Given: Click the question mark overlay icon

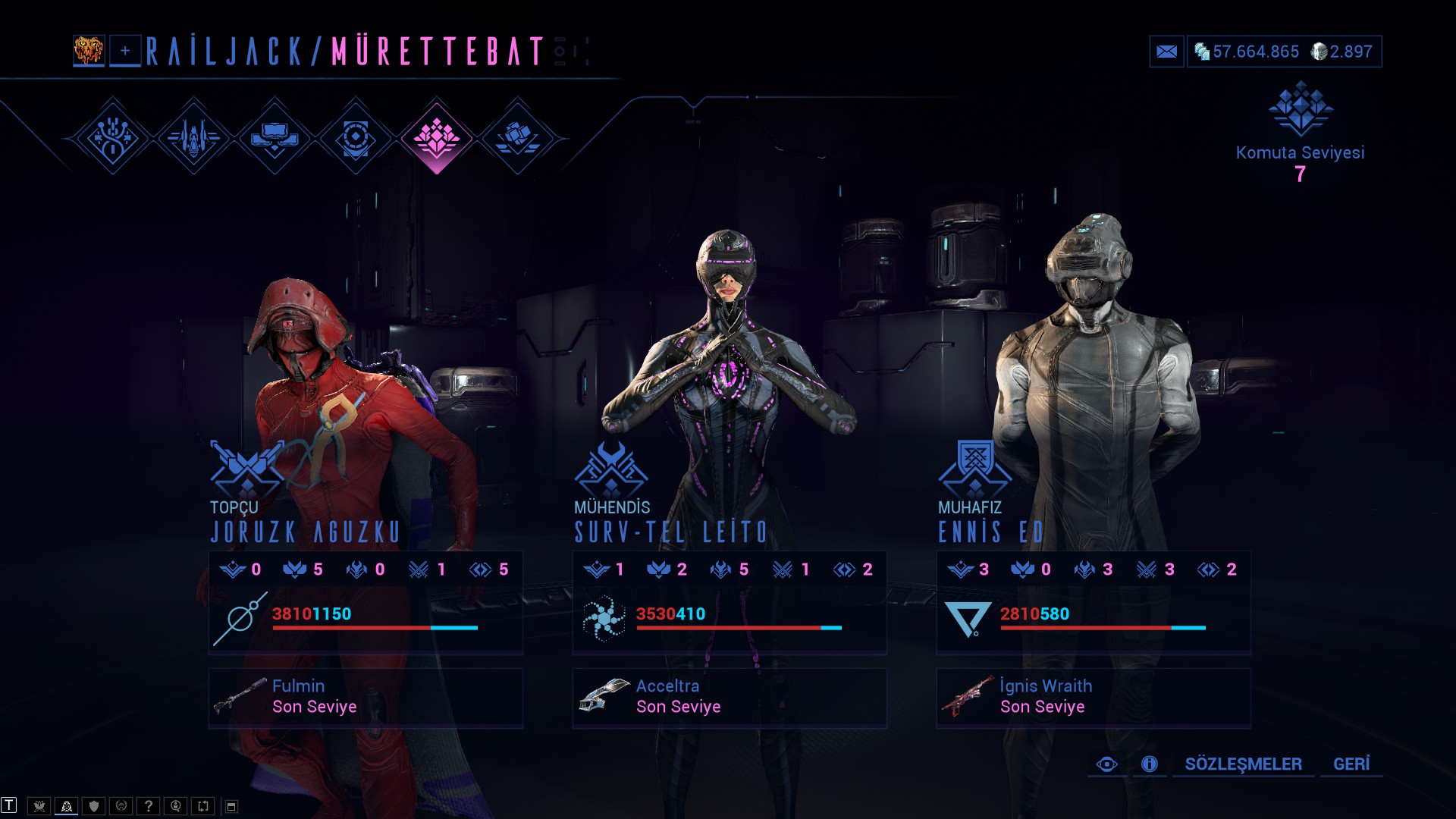Looking at the screenshot, I should tap(149, 806).
